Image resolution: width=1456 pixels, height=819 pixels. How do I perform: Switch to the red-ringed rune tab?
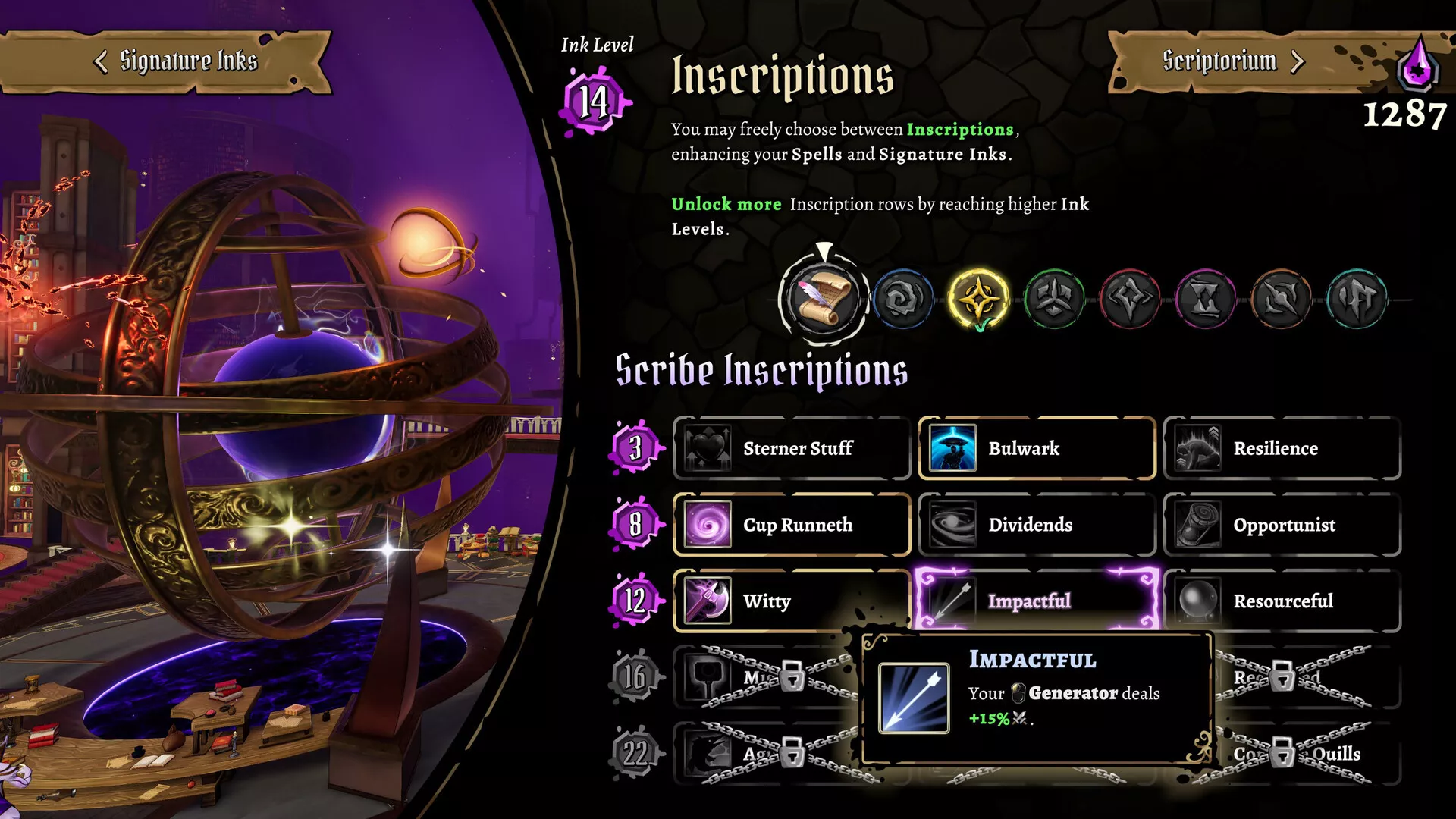(x=1130, y=299)
